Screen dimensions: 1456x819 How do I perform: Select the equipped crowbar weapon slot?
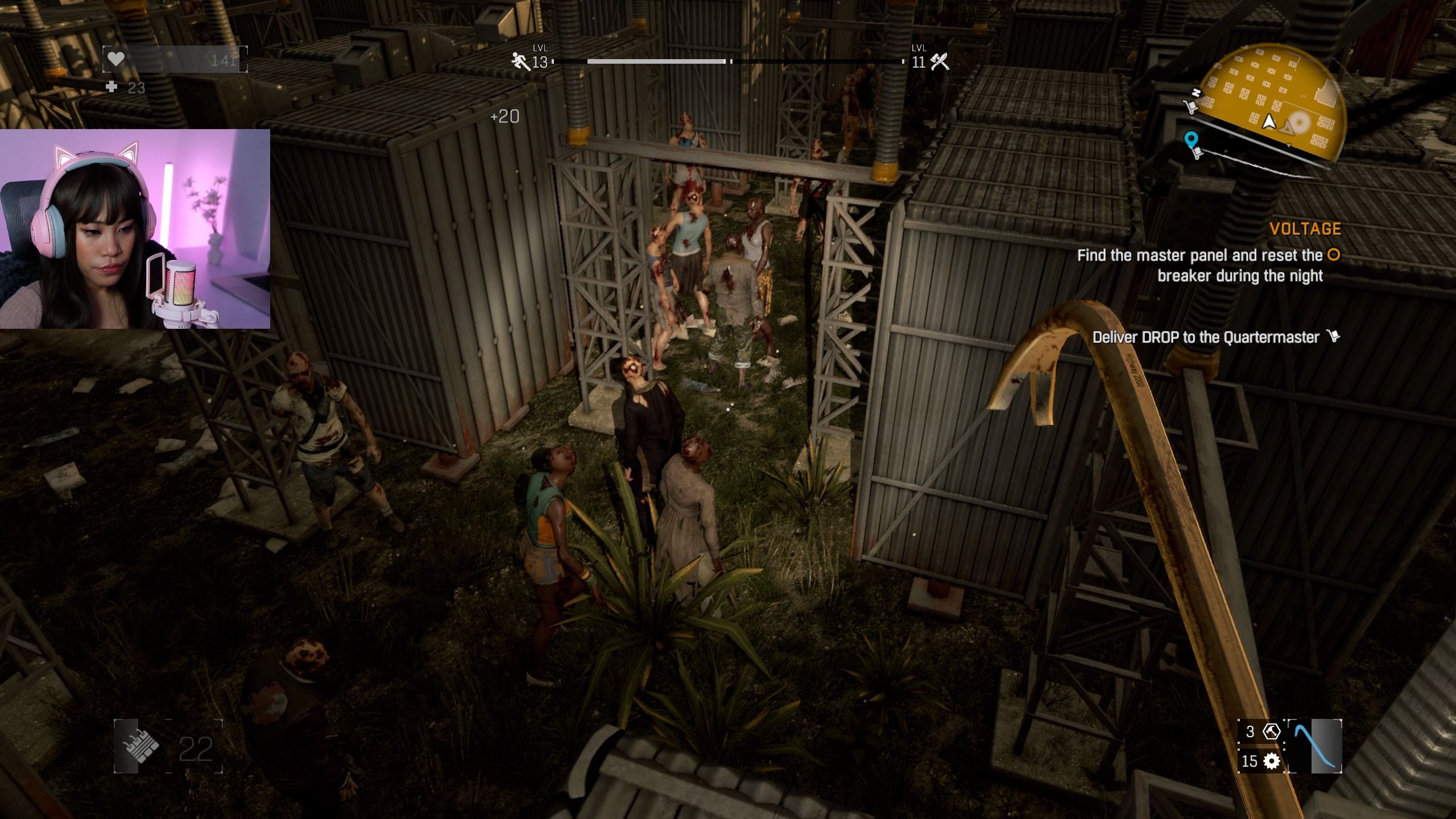[x=1315, y=746]
